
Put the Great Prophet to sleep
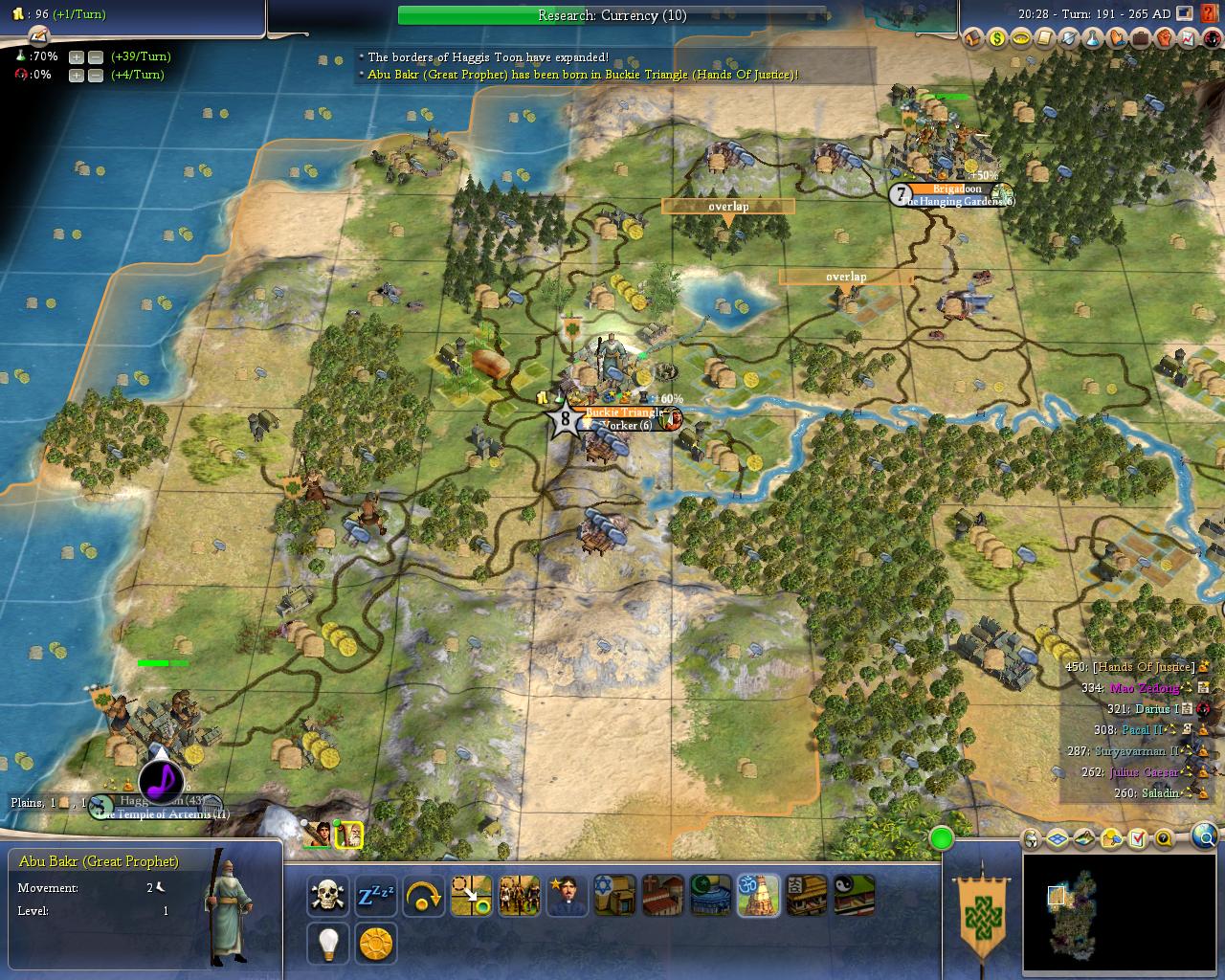[x=376, y=896]
